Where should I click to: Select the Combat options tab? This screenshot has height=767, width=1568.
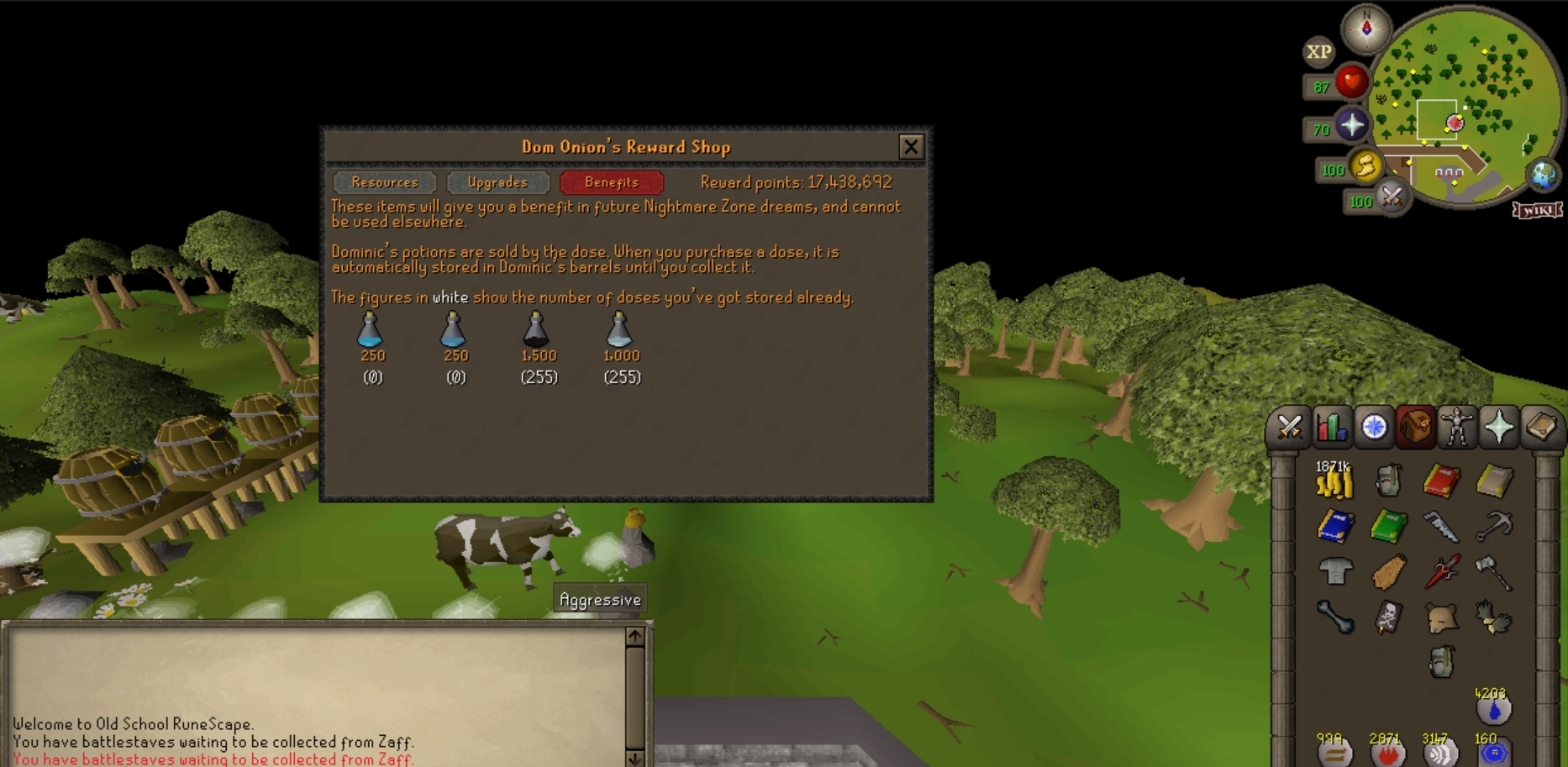(x=1292, y=428)
